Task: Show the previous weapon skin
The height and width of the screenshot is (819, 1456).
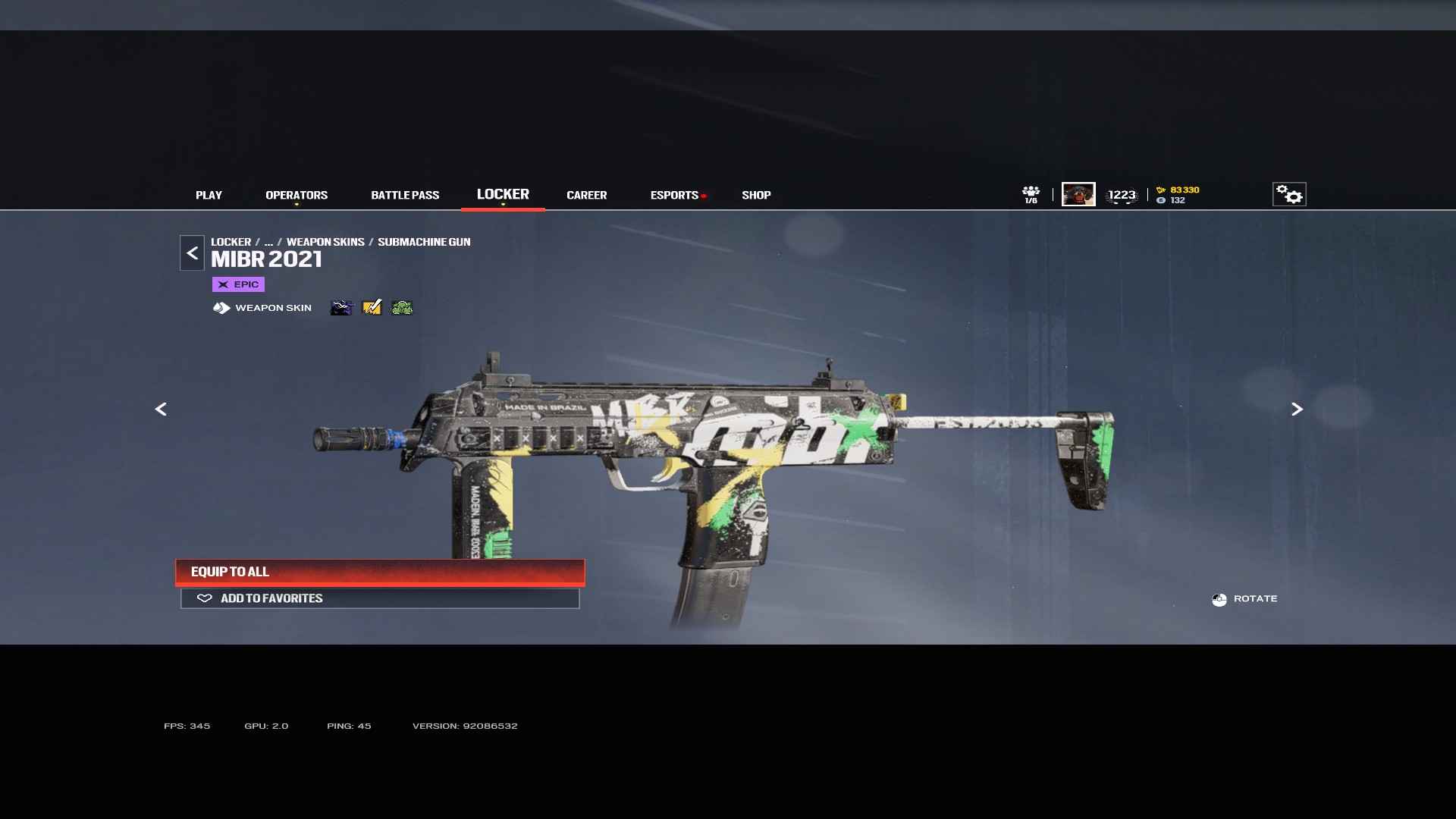Action: coord(161,409)
